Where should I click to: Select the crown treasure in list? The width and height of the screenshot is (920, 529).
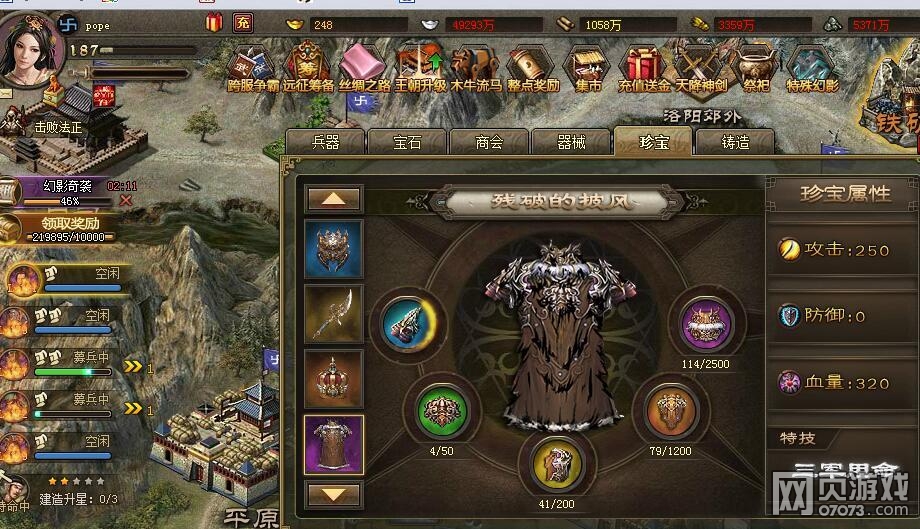coord(333,379)
